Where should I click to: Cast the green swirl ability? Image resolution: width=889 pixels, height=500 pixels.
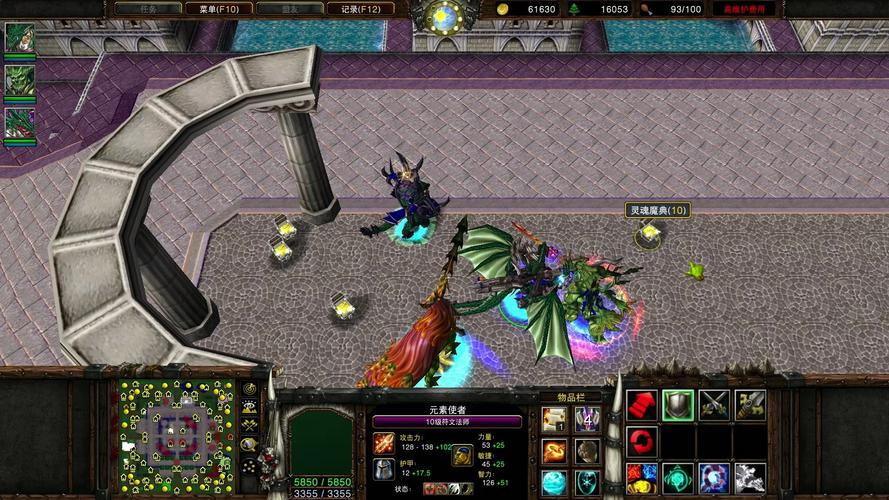pos(678,477)
